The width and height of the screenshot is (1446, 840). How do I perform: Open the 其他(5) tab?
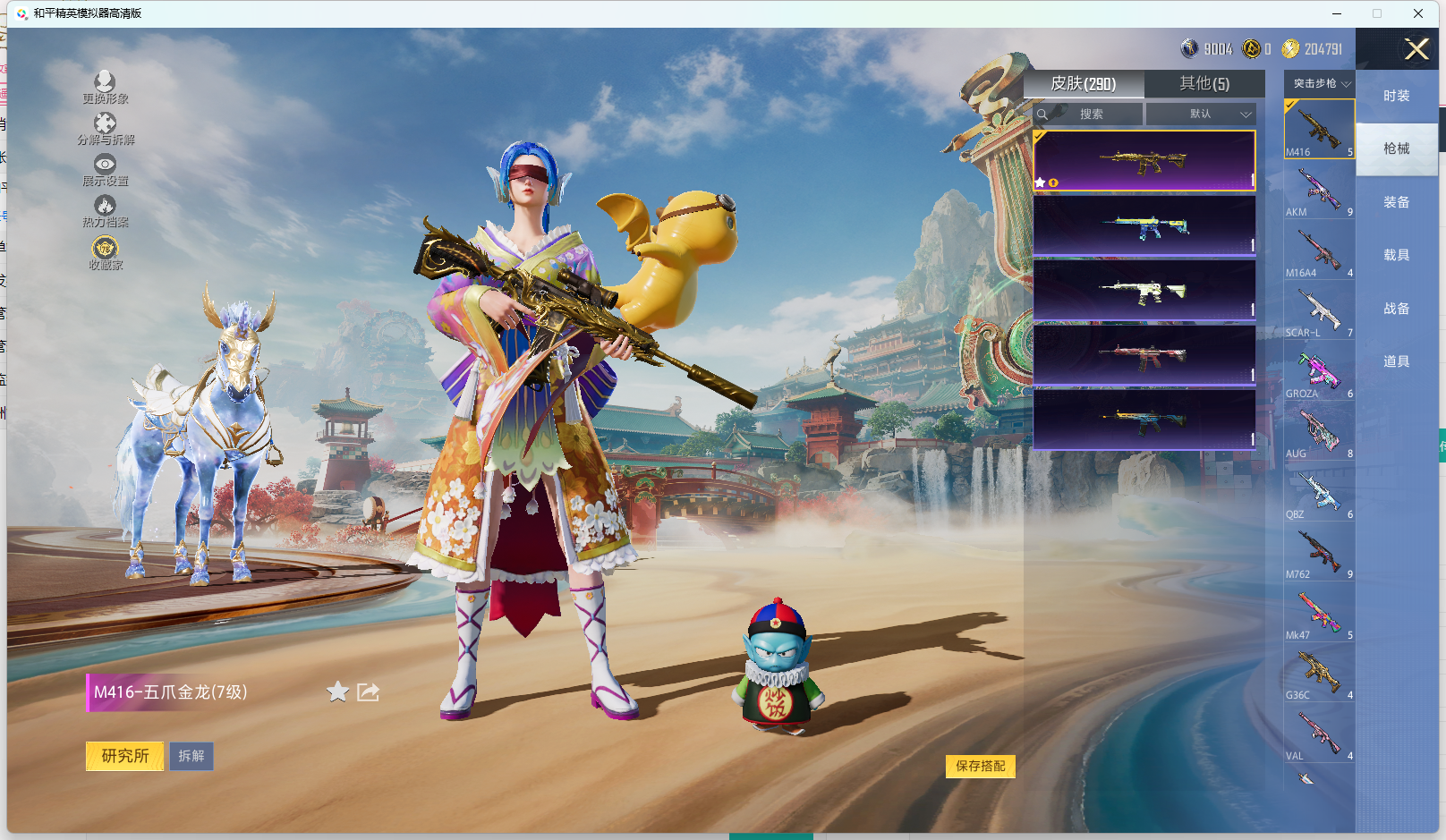[1204, 83]
